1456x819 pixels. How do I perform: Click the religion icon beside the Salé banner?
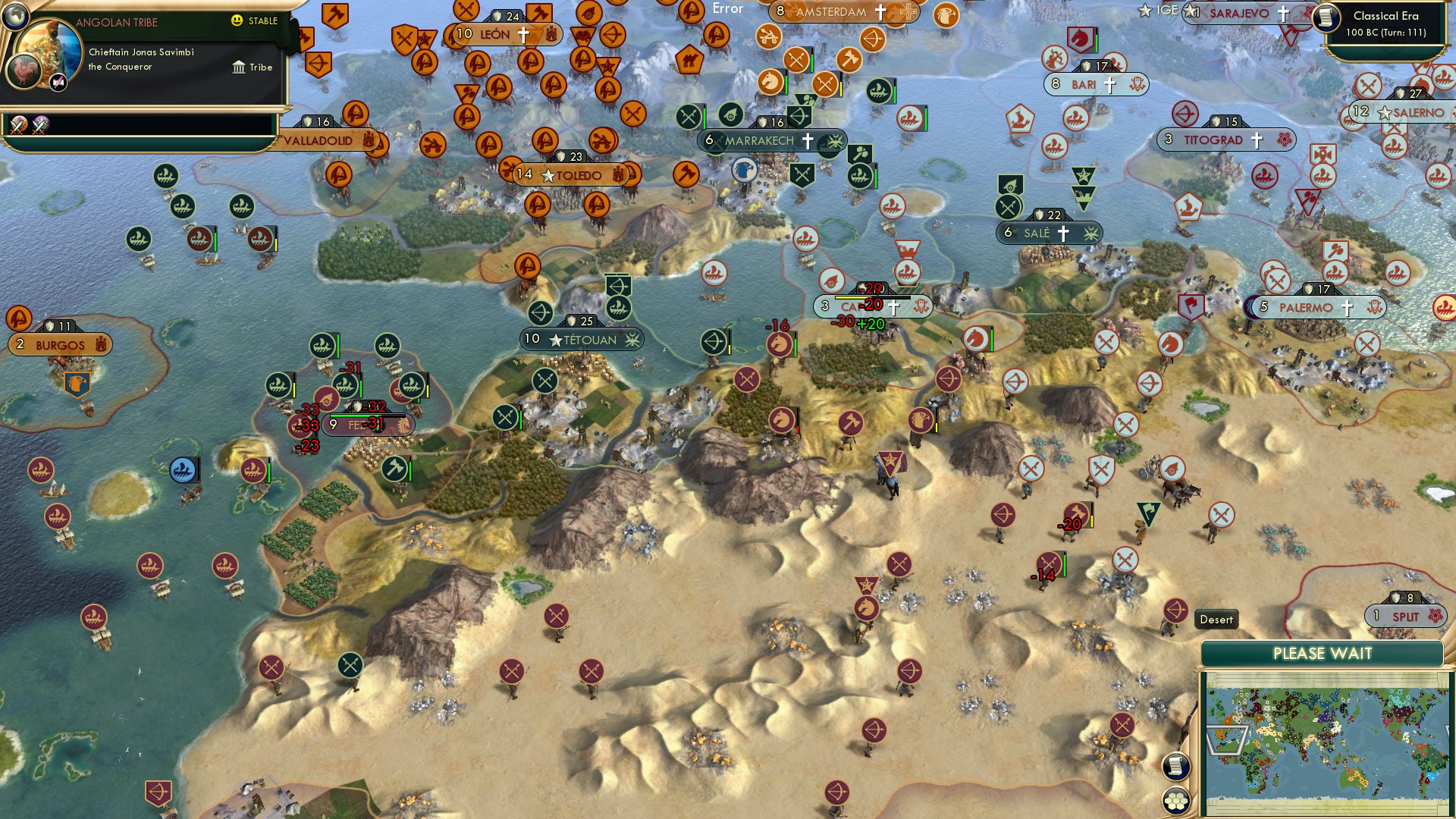tap(1064, 234)
